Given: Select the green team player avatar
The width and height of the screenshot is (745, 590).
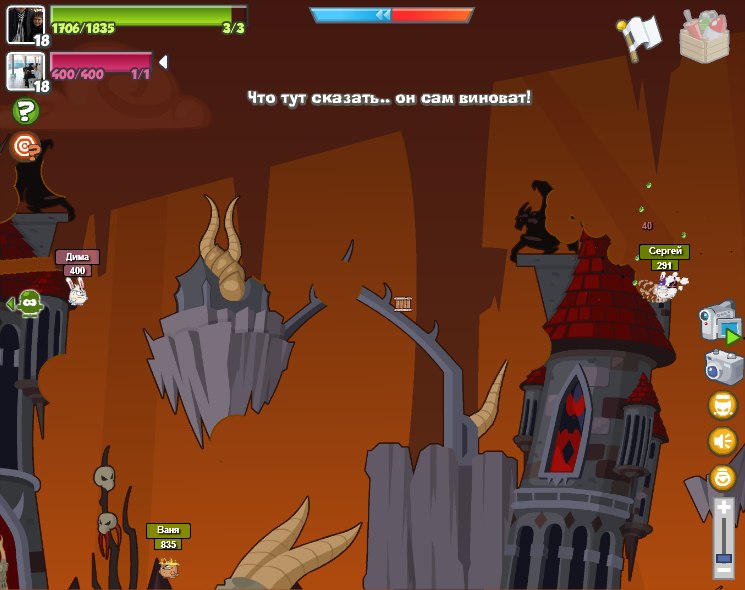Looking at the screenshot, I should (26, 24).
